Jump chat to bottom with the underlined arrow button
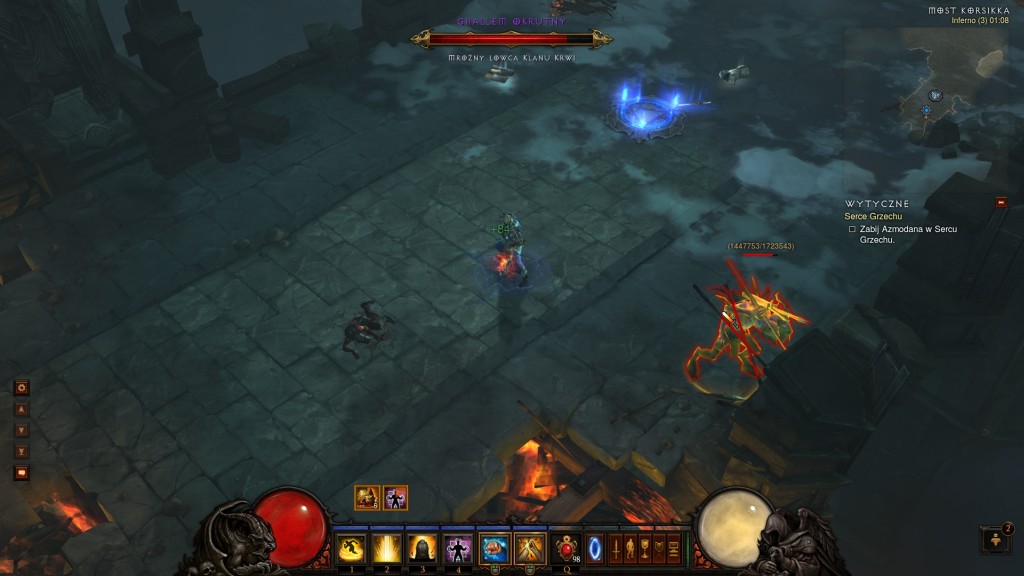Screen dimensions: 1024x576 21,451
